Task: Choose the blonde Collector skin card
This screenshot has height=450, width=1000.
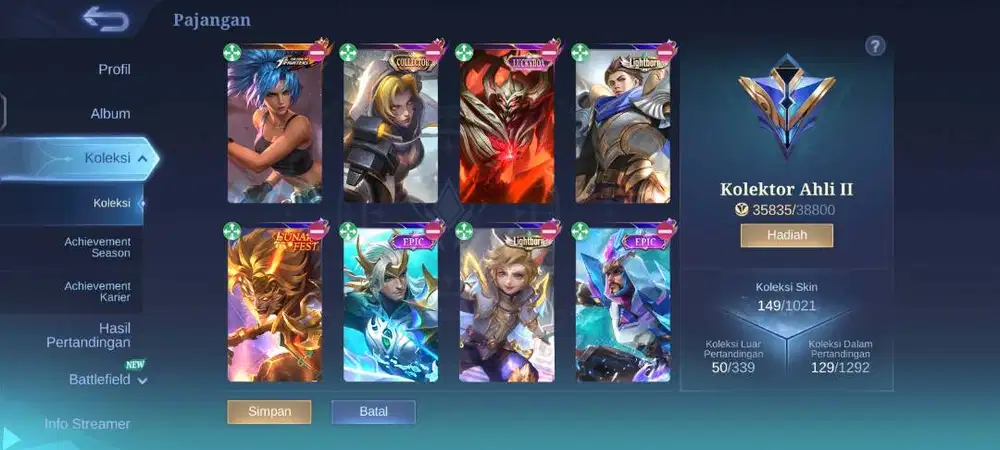Action: point(390,128)
